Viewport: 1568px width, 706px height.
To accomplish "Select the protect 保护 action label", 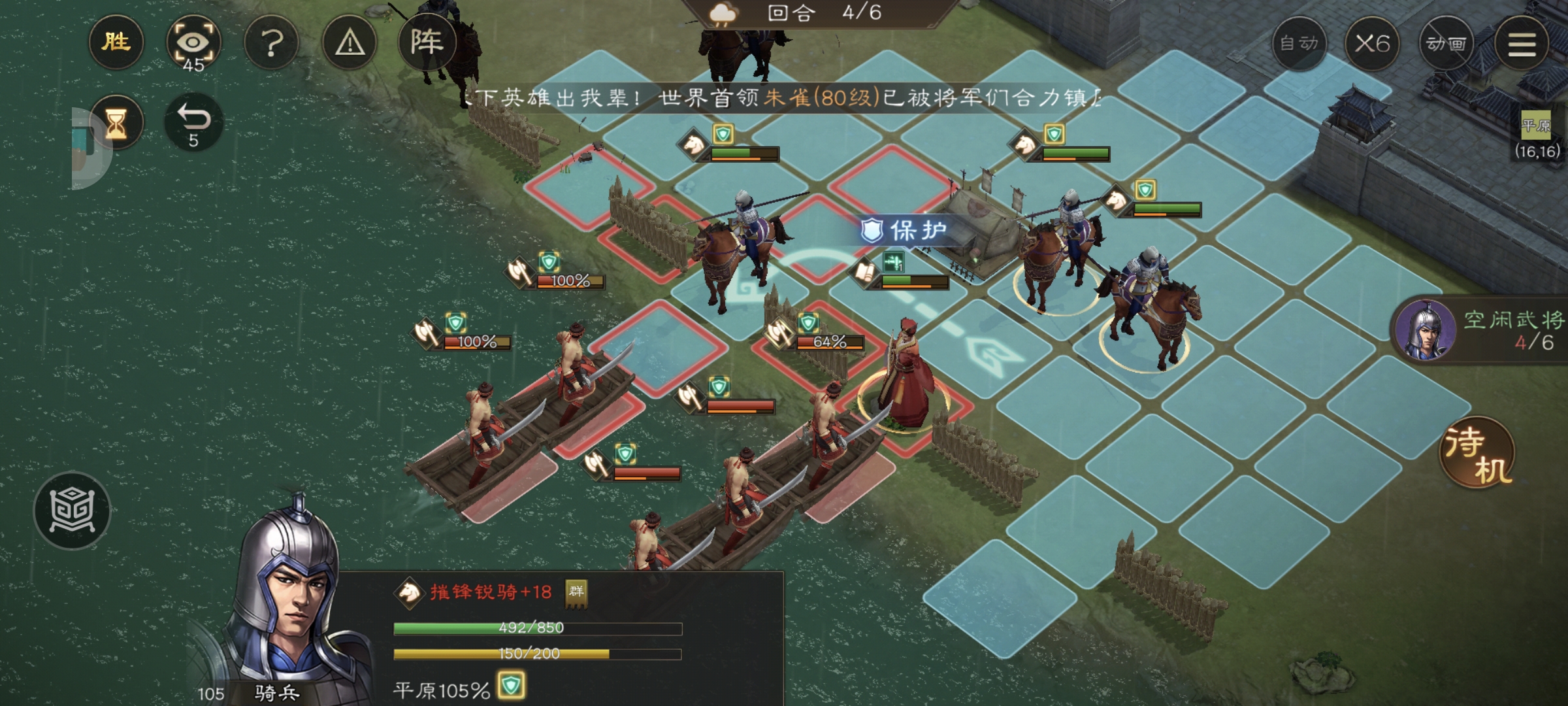I will pyautogui.click(x=905, y=230).
